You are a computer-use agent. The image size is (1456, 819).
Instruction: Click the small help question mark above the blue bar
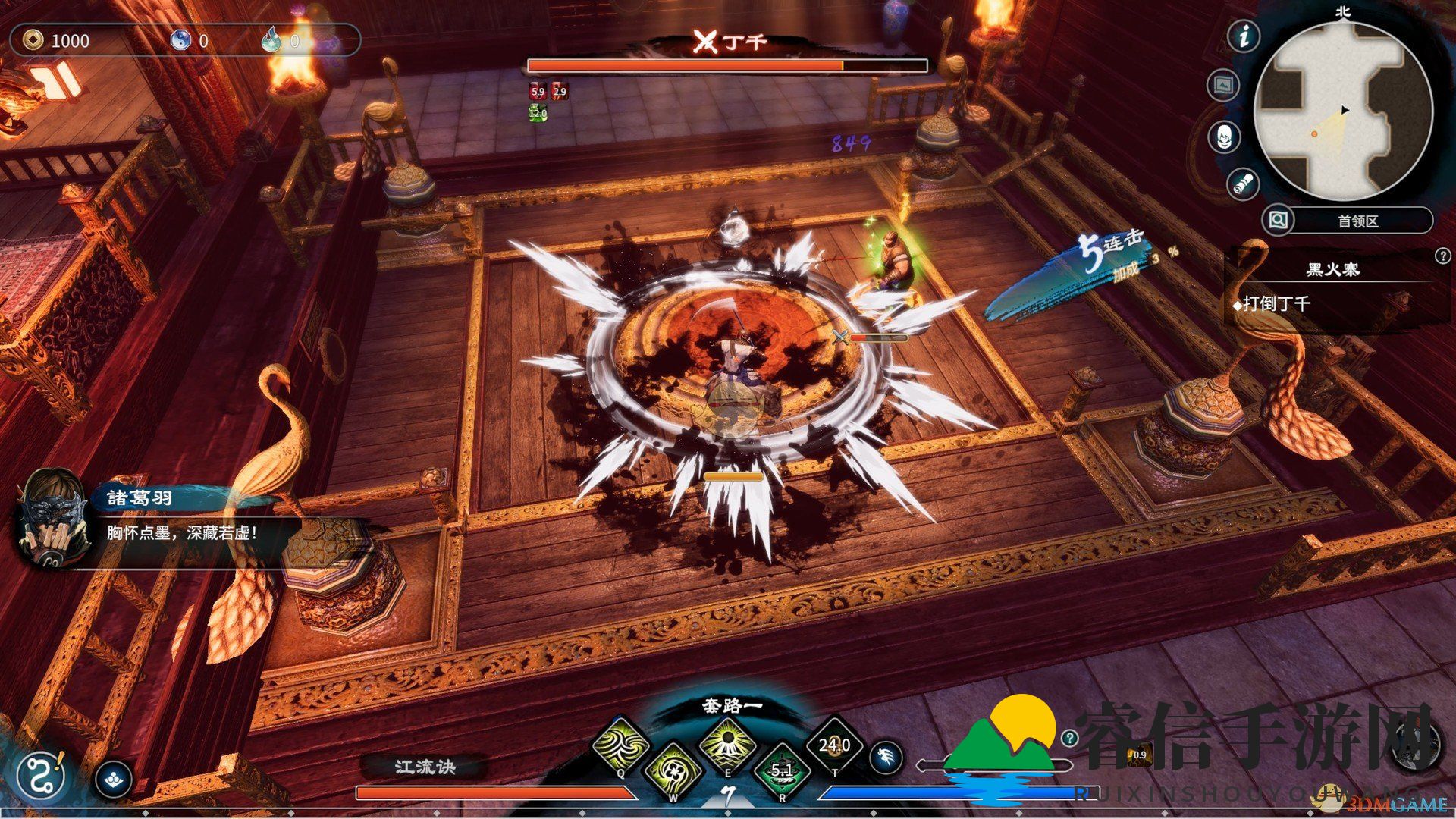click(1069, 737)
